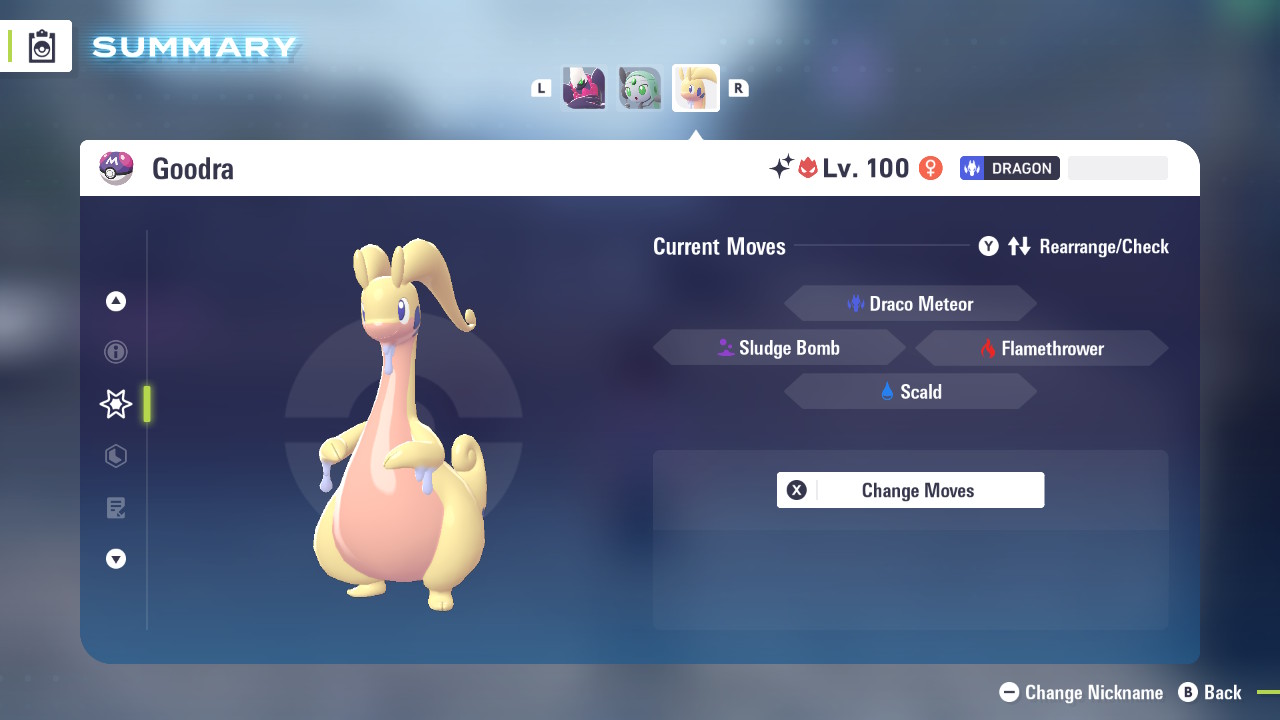
Task: Open the DRAGON type badge
Action: point(1009,168)
